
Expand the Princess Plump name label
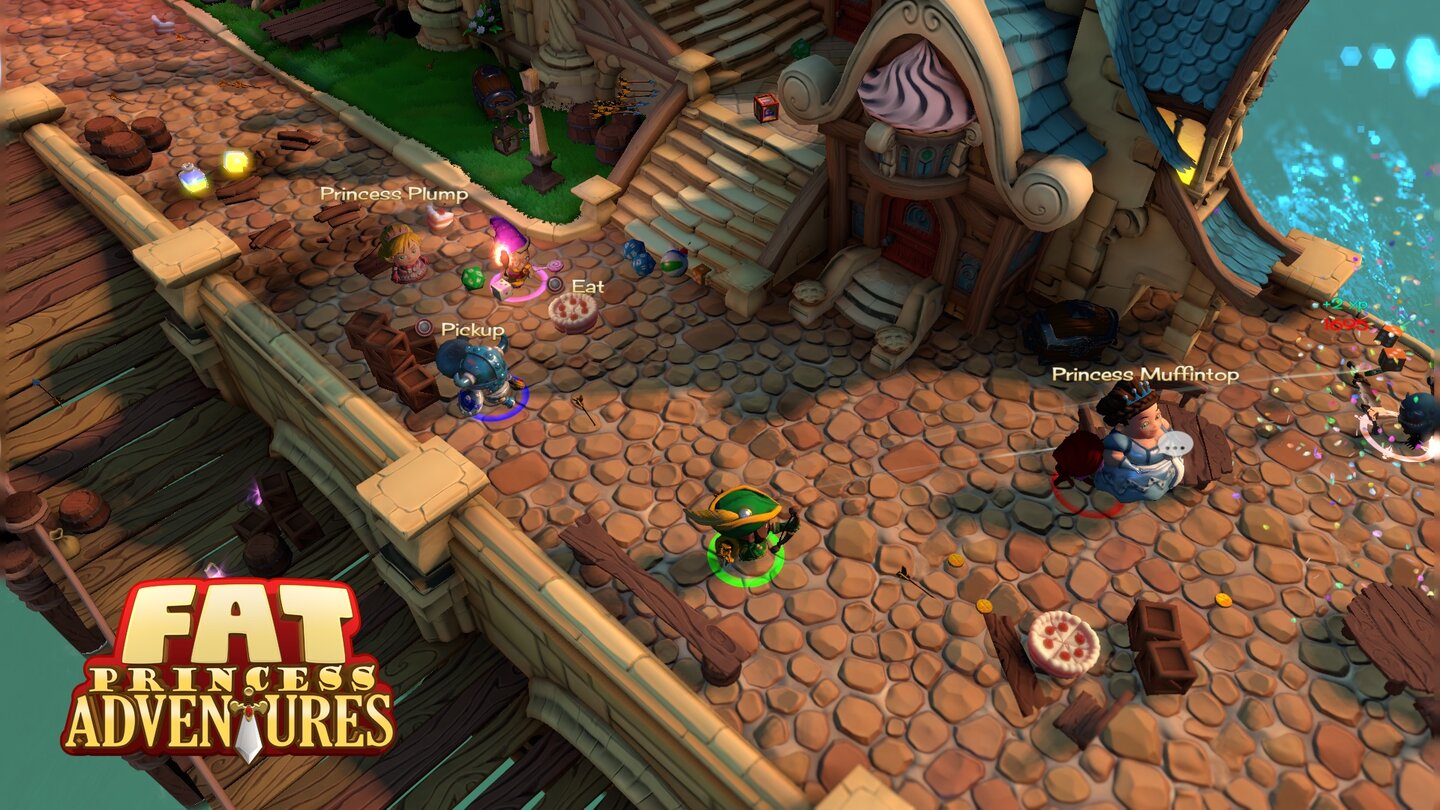click(x=392, y=194)
